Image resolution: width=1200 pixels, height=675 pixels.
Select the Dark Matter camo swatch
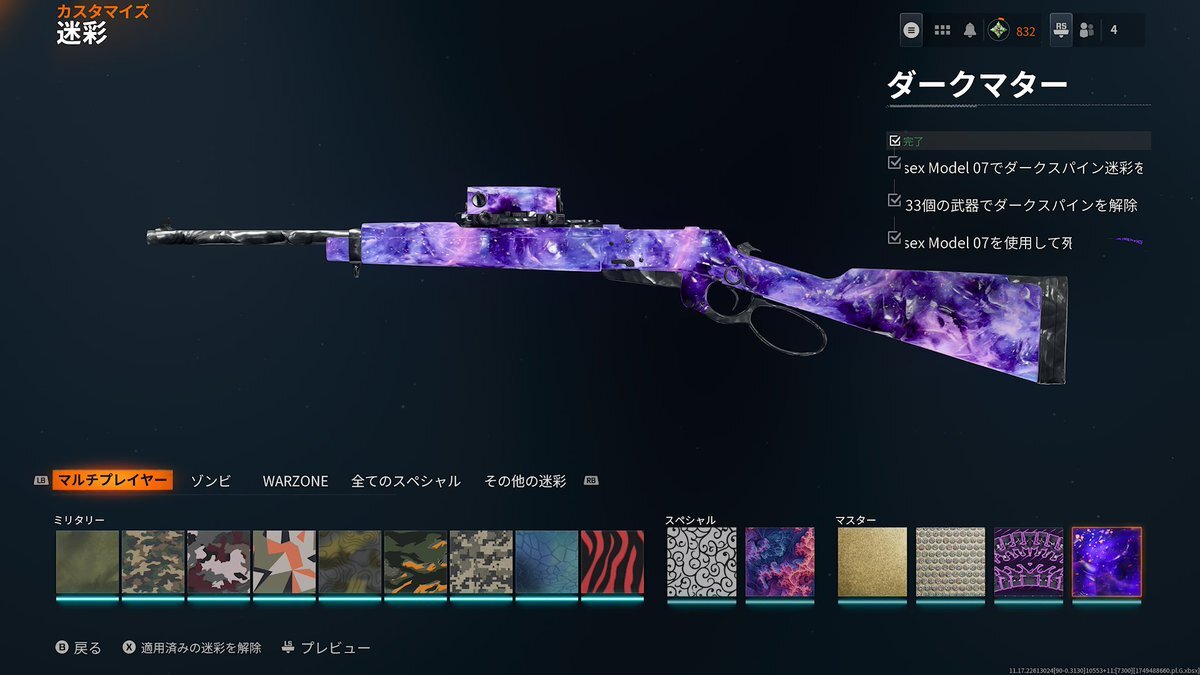coord(1106,562)
